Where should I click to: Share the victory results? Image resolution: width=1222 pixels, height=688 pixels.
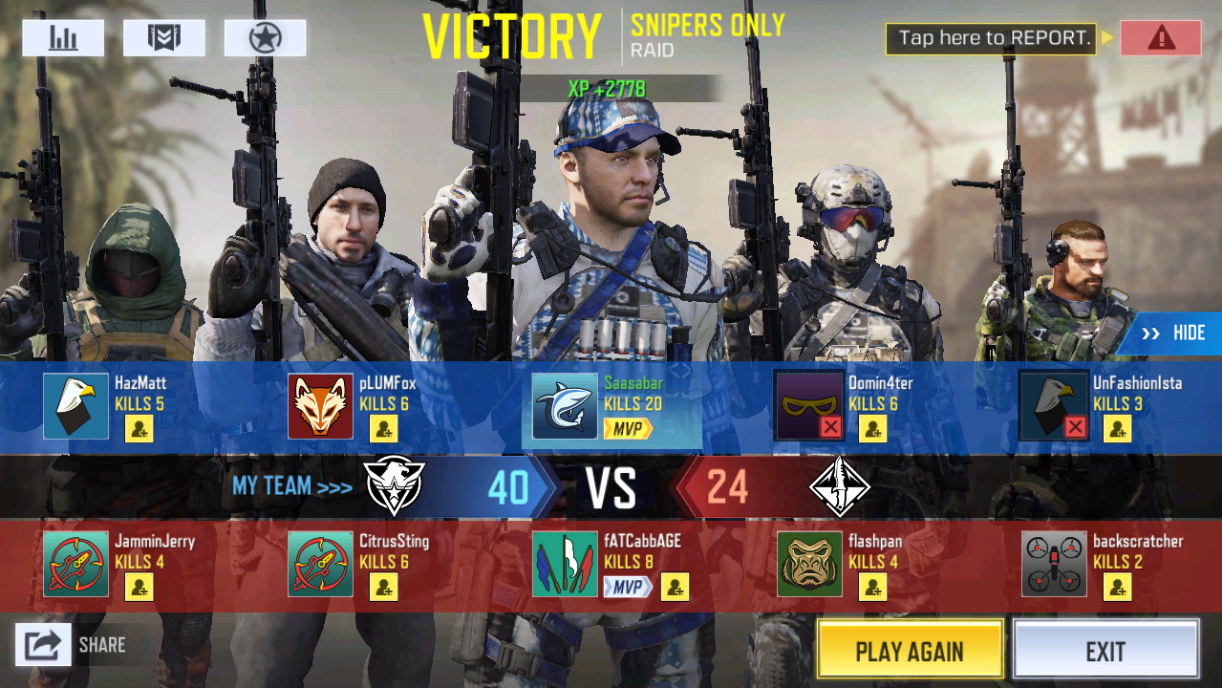click(x=44, y=645)
